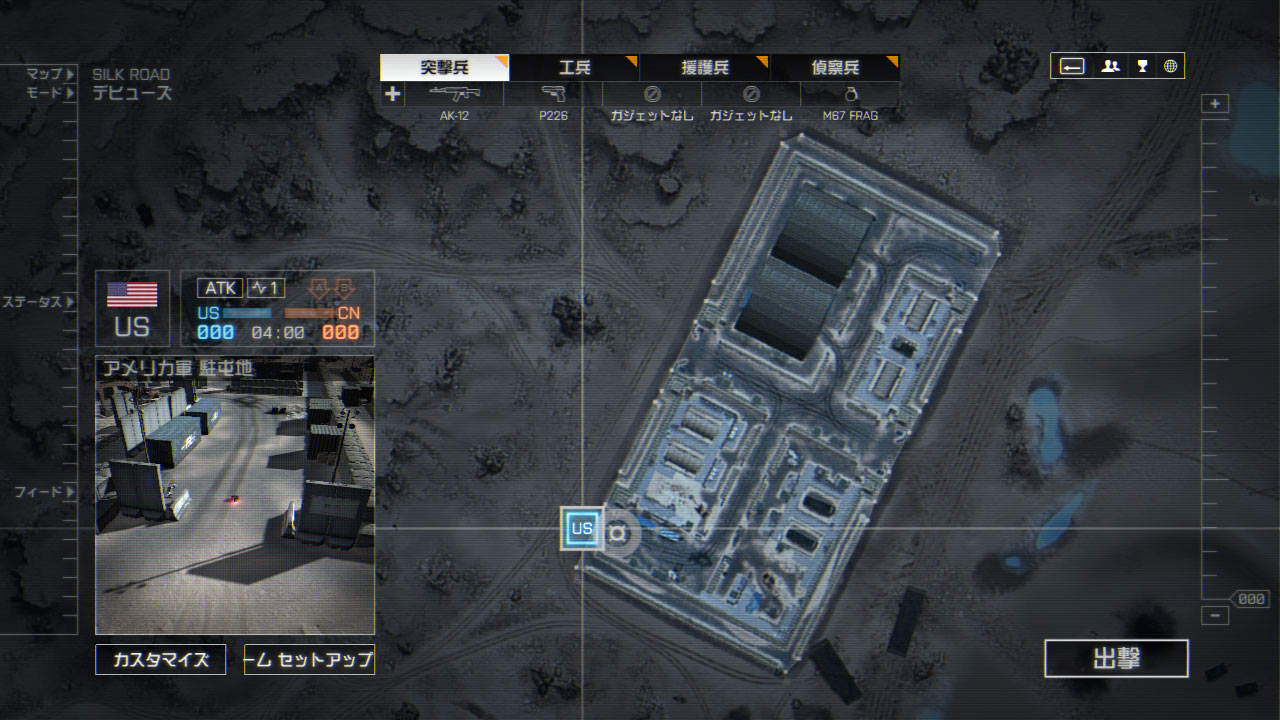Switch to the 突撃兵 class tab
The width and height of the screenshot is (1280, 720).
pyautogui.click(x=445, y=68)
